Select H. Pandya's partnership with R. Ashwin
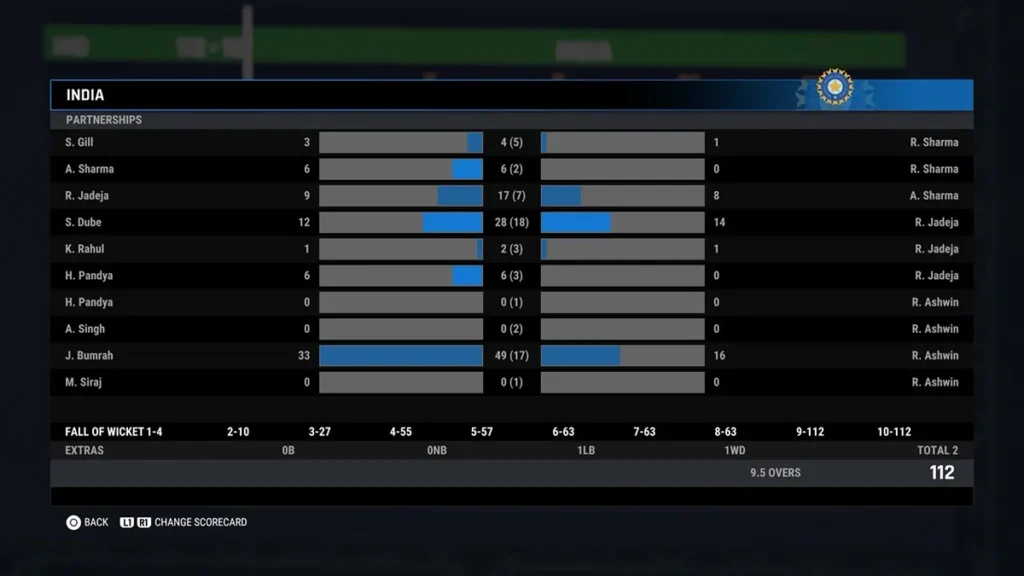This screenshot has height=576, width=1024. tap(511, 302)
